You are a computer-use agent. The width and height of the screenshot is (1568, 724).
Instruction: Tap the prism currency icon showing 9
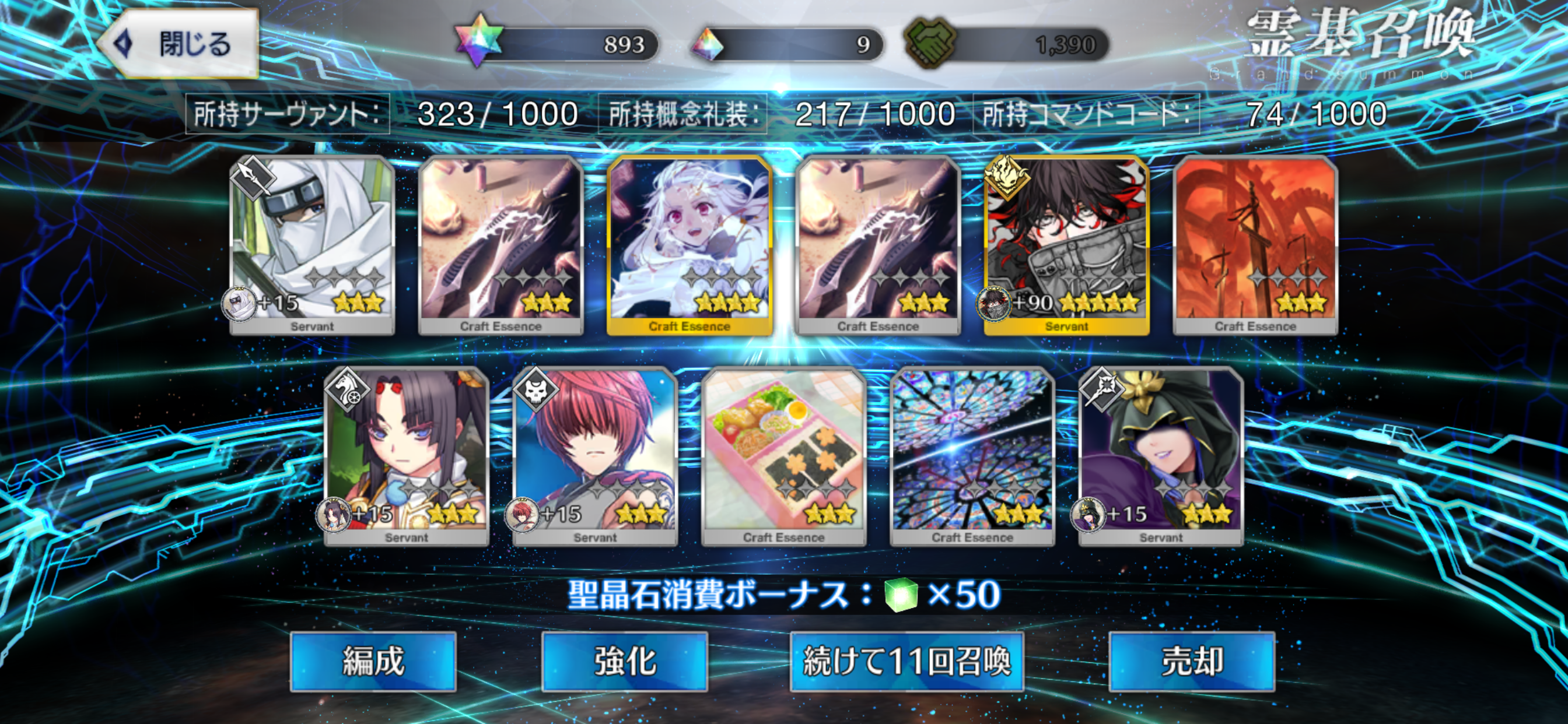706,43
